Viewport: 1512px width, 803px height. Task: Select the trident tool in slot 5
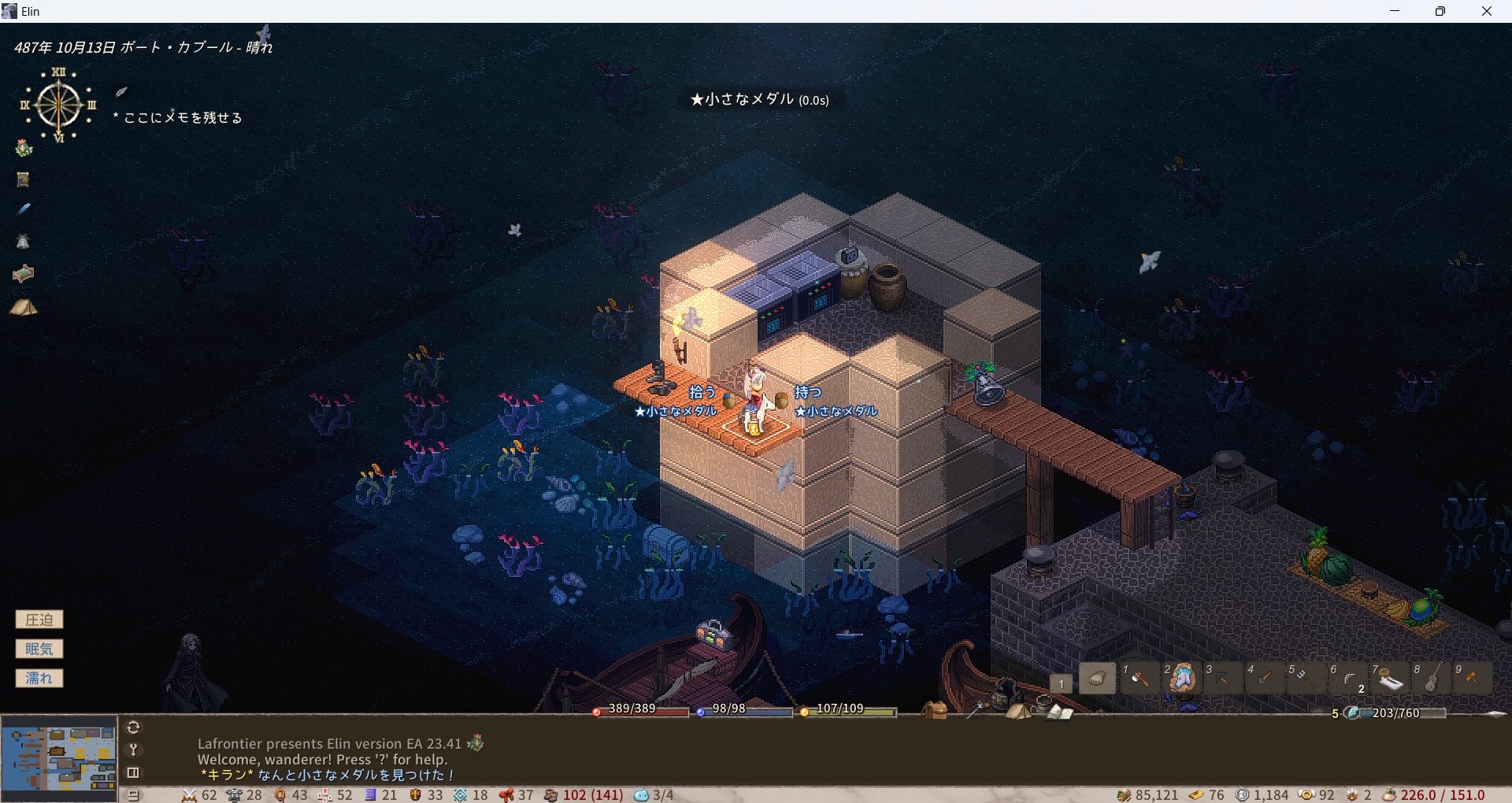(1306, 678)
